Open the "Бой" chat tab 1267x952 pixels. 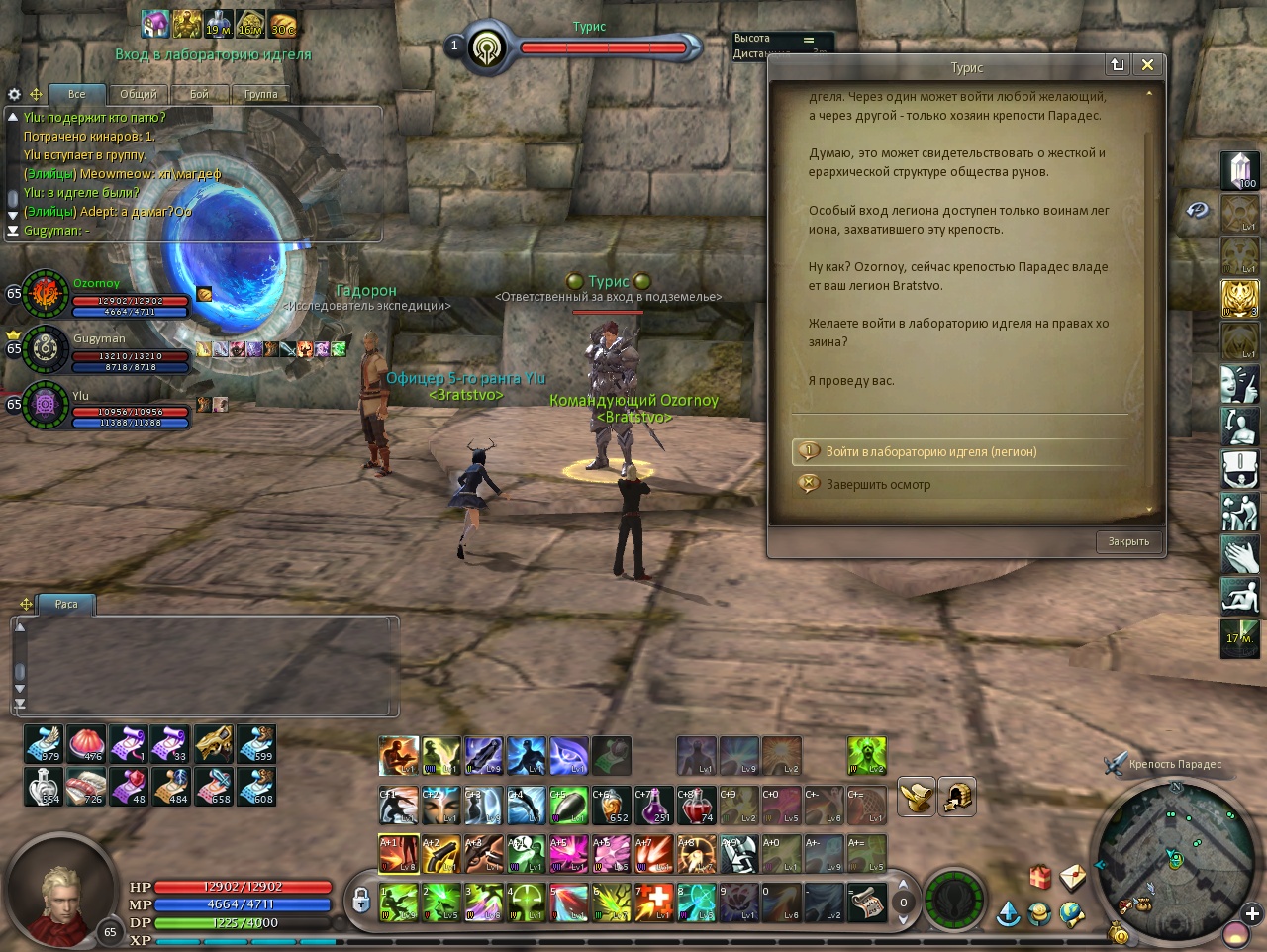point(199,94)
